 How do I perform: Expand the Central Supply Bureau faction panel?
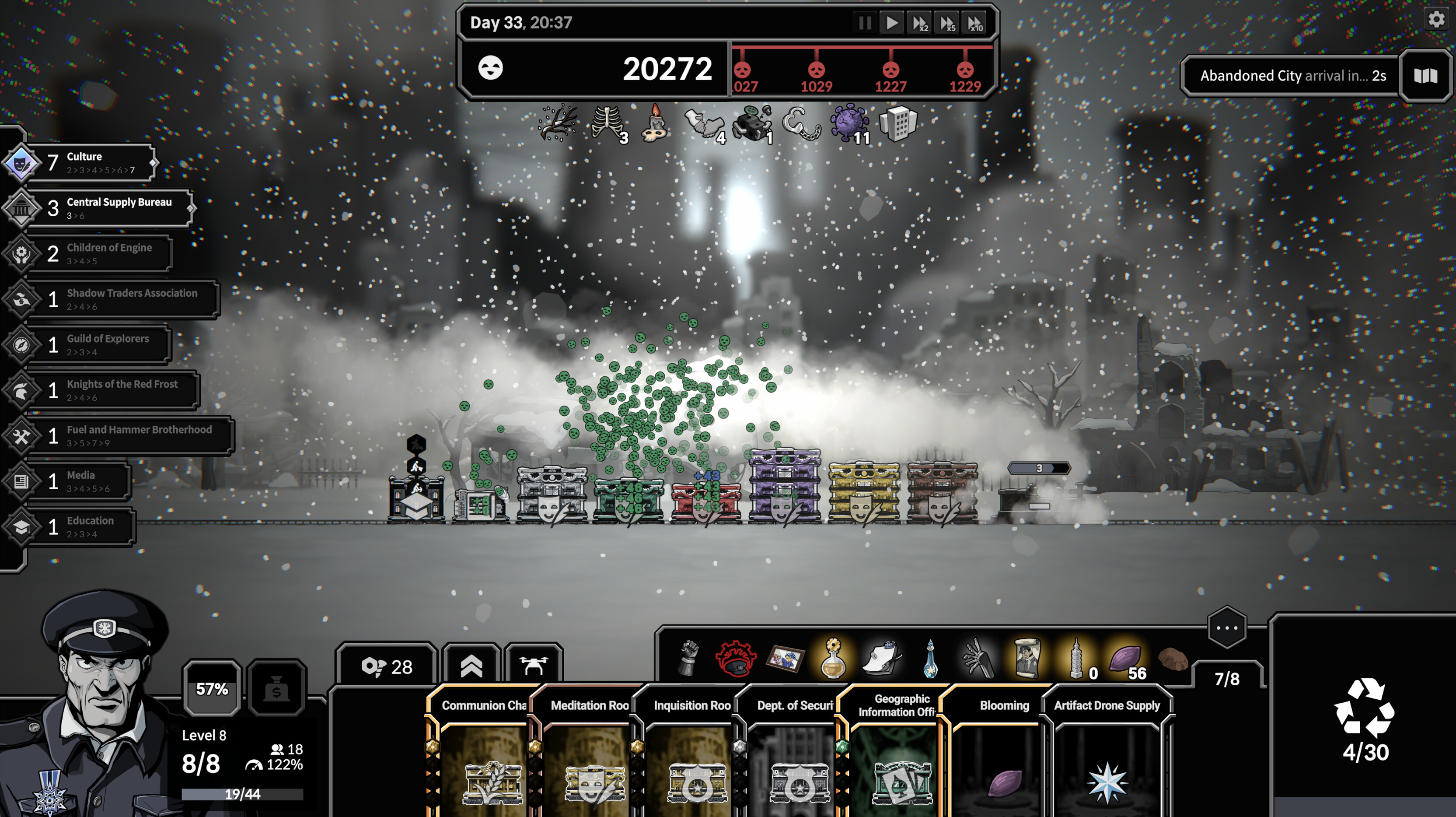click(110, 207)
